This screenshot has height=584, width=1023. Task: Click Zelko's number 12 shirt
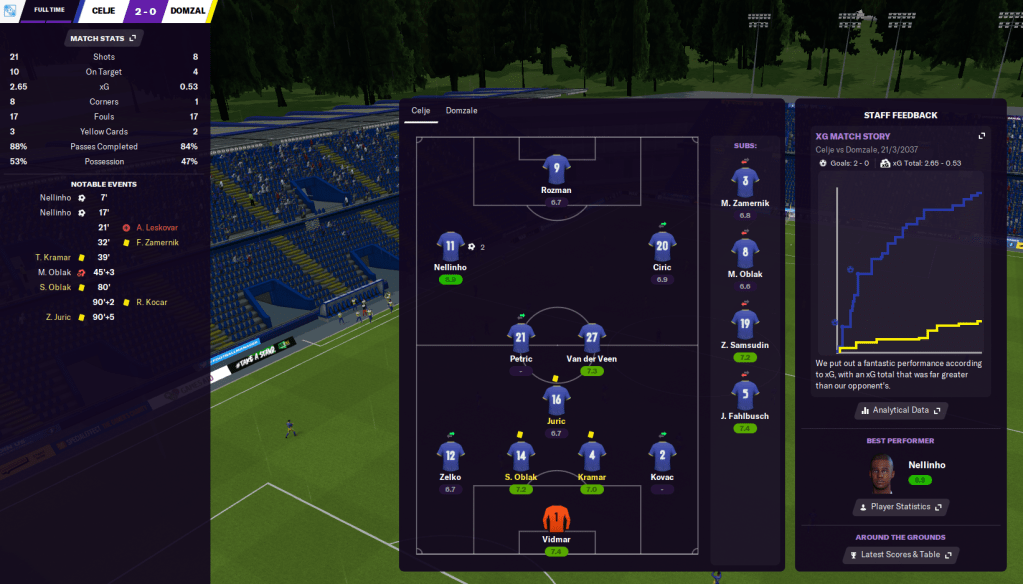click(x=450, y=457)
